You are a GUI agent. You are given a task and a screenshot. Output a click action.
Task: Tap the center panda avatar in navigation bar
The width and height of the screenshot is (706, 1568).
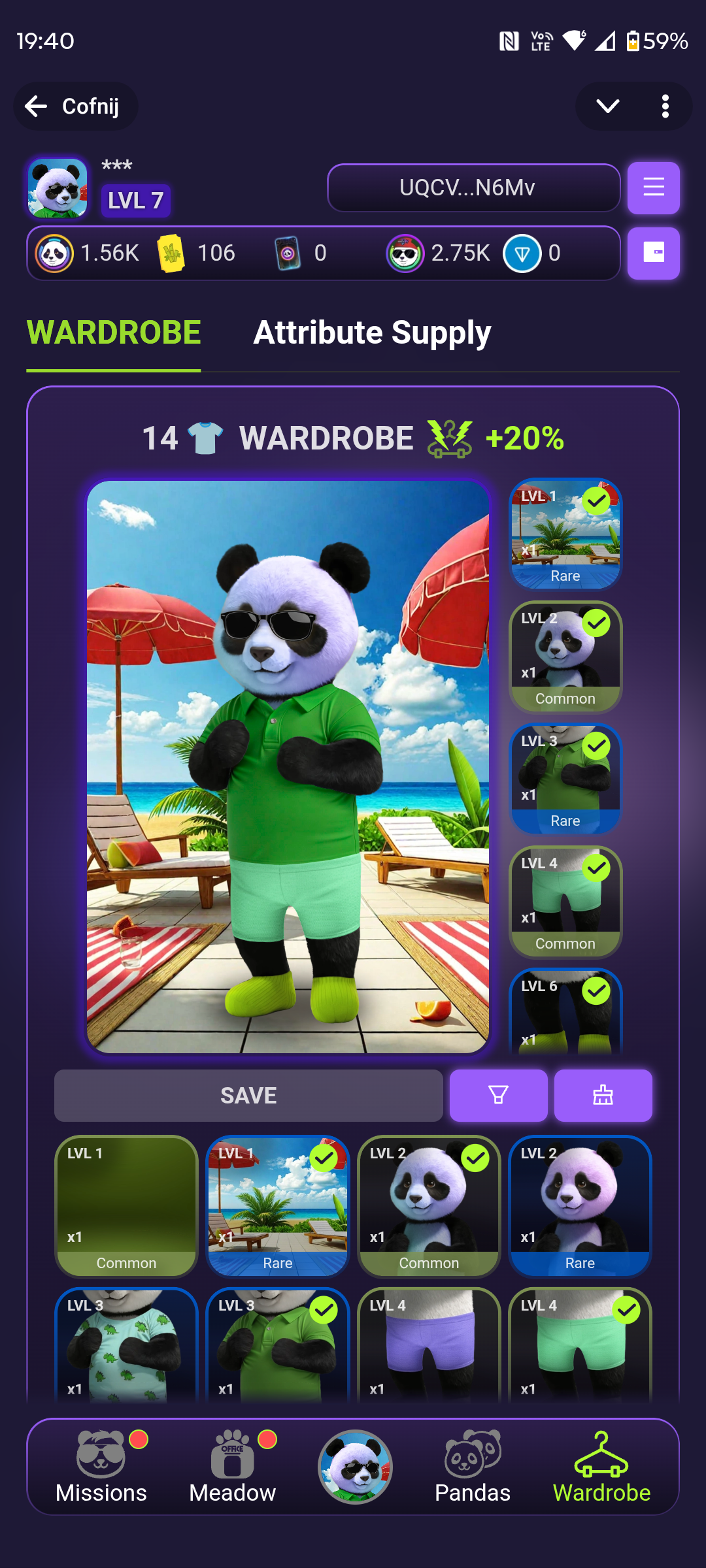tap(355, 1467)
